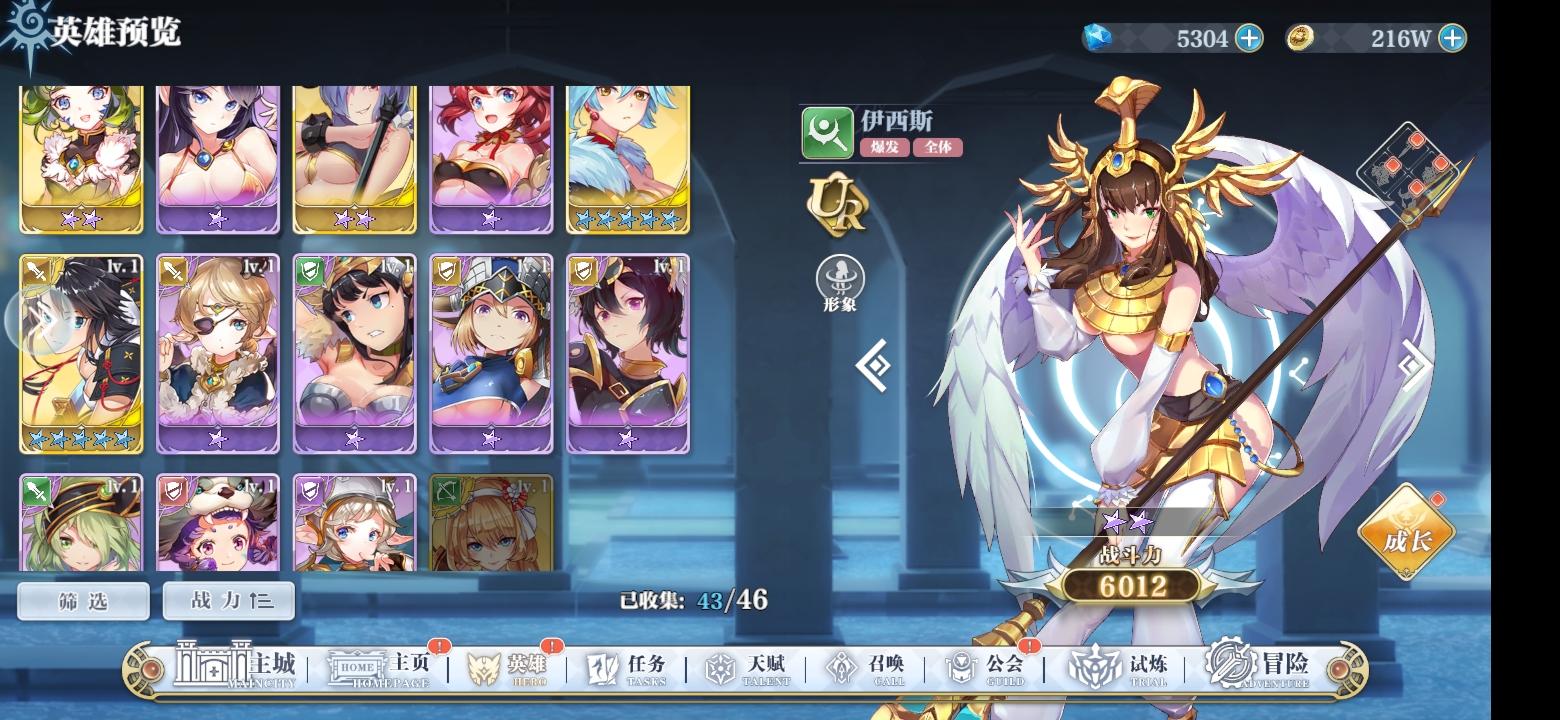This screenshot has width=1560, height=720.
Task: Click the 筛选 filter button
Action: pos(82,600)
